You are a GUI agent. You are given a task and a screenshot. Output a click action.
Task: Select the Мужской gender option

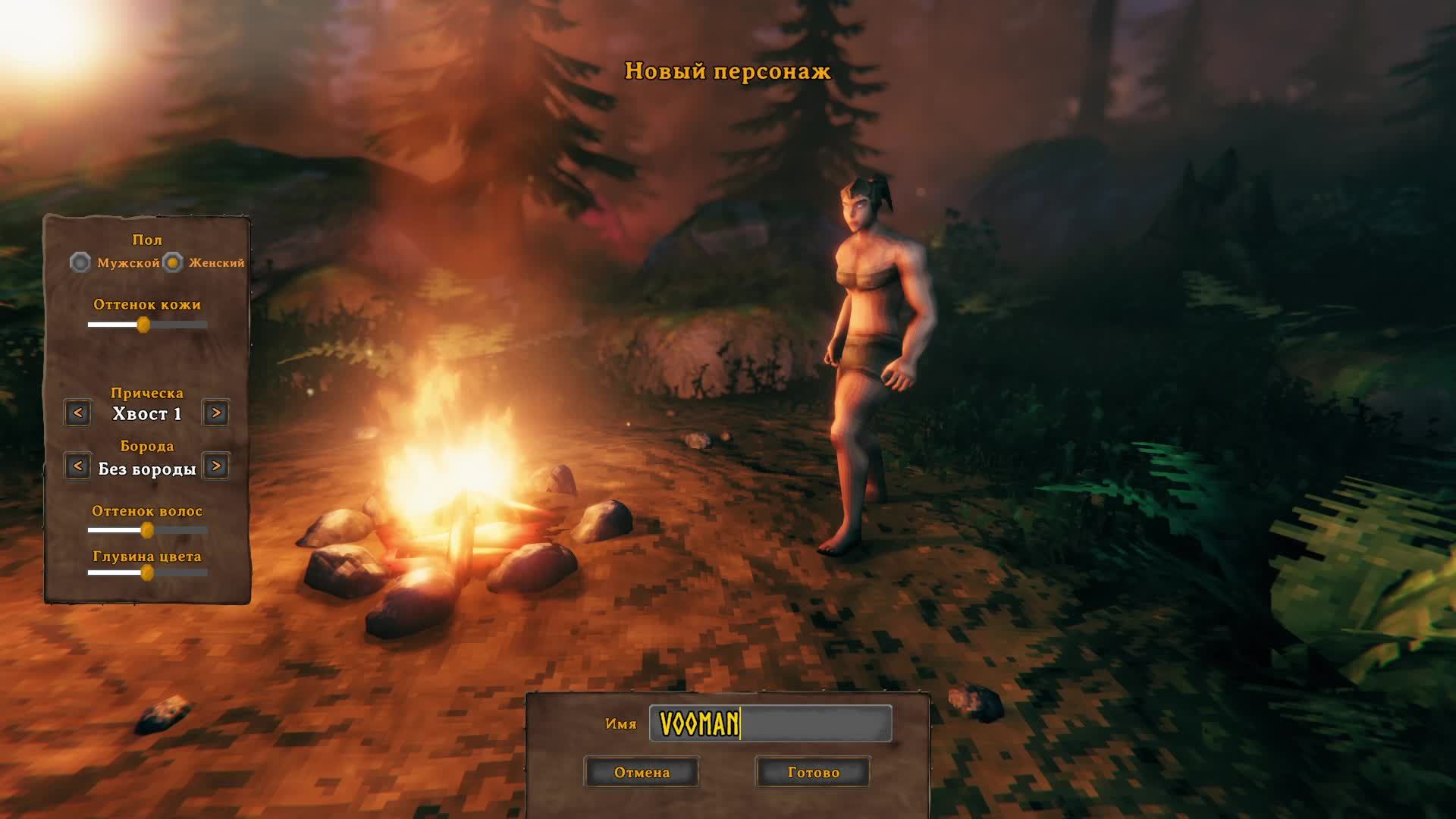coord(80,262)
